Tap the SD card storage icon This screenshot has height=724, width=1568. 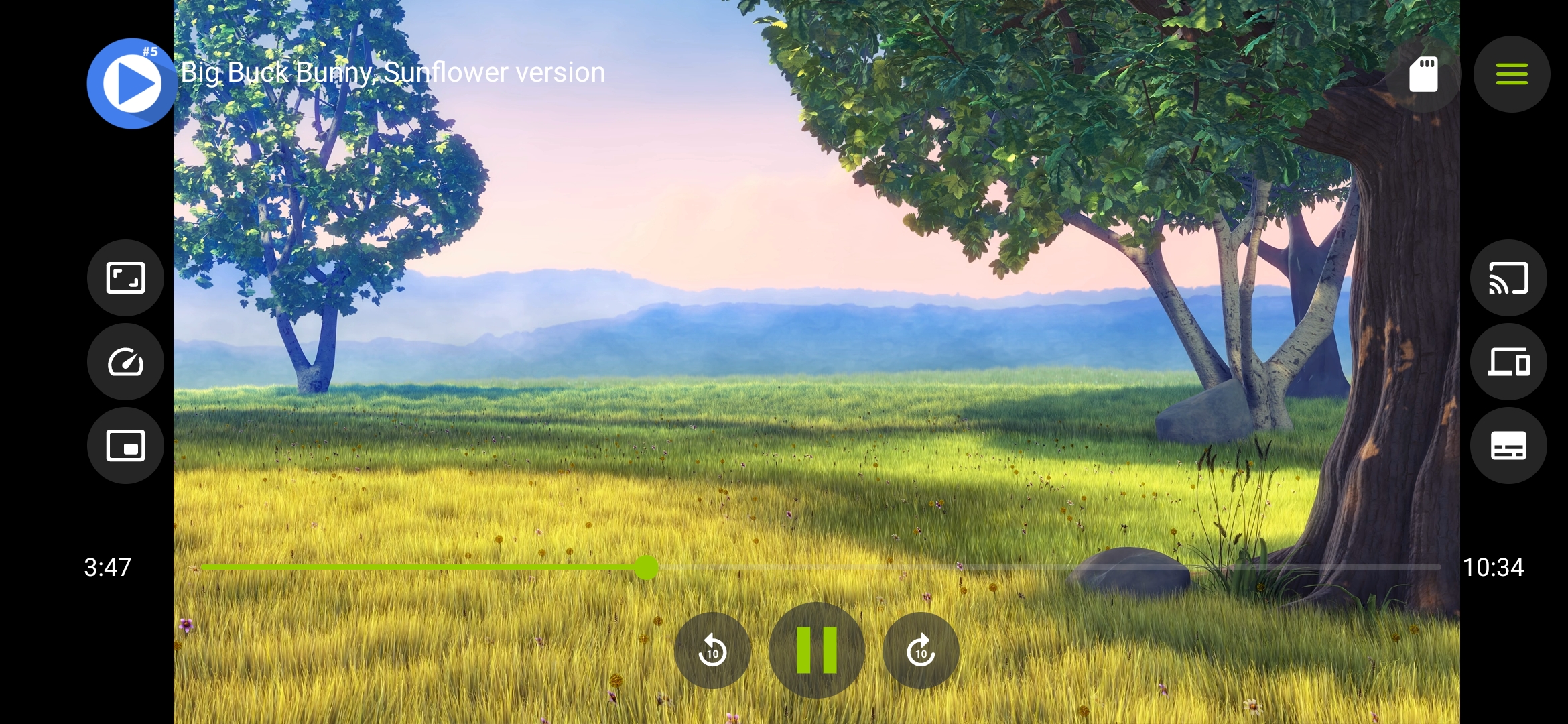click(1423, 74)
